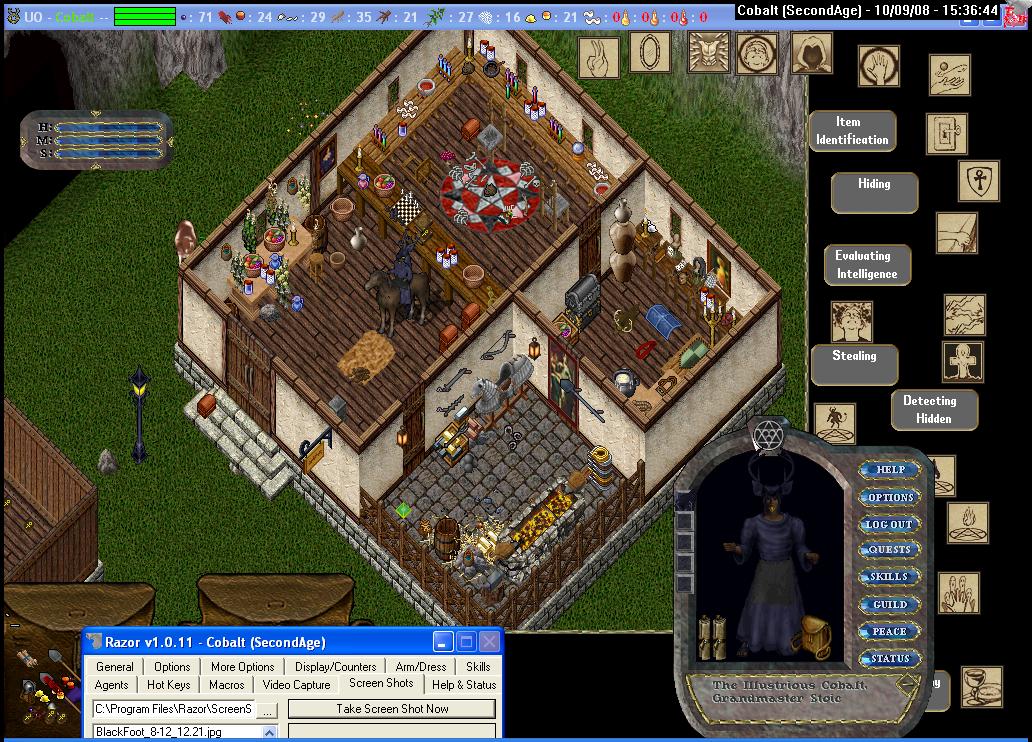The height and width of the screenshot is (742, 1032).
Task: Click Take Screen Shot Now button
Action: click(392, 709)
